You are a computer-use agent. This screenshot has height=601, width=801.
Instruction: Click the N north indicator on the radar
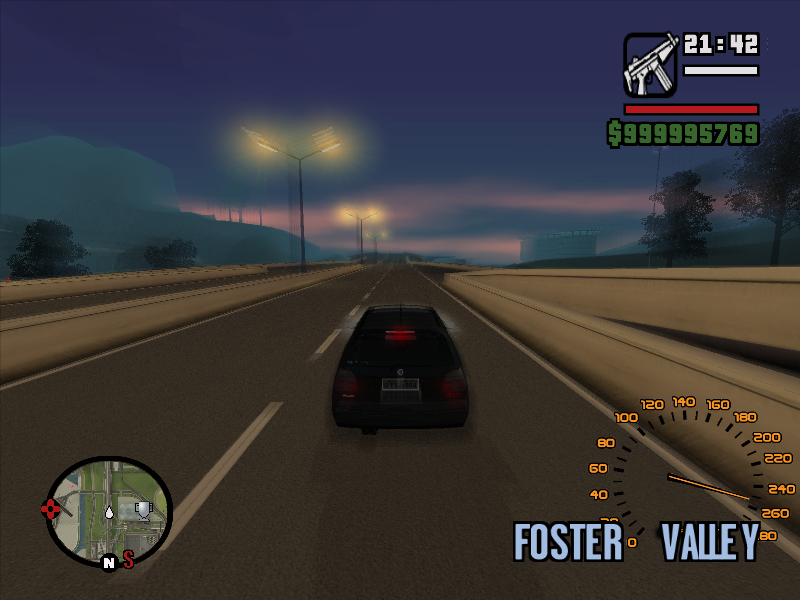[108, 564]
